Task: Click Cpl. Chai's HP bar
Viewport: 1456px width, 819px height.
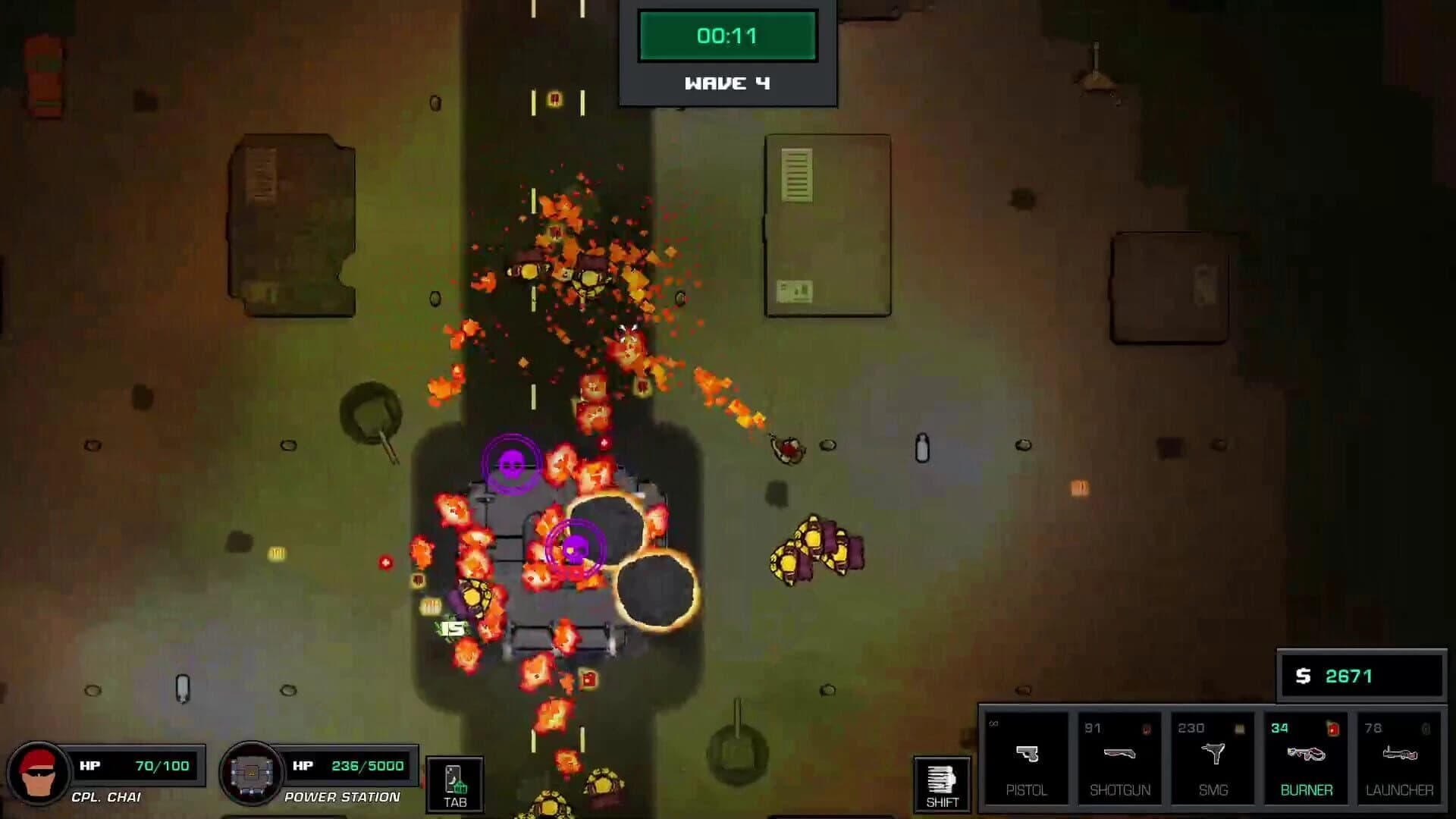Action: 136,765
